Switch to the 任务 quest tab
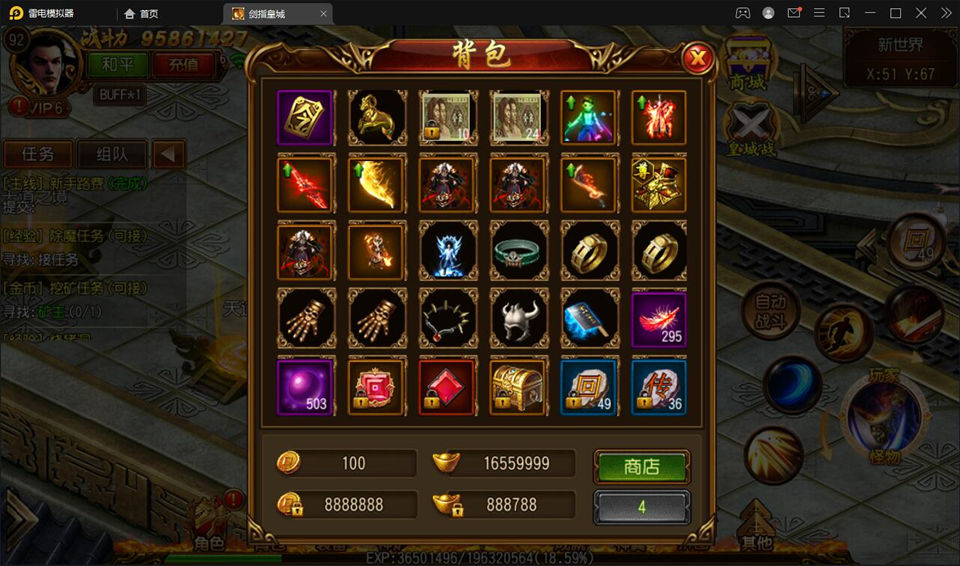This screenshot has width=960, height=566. [39, 155]
